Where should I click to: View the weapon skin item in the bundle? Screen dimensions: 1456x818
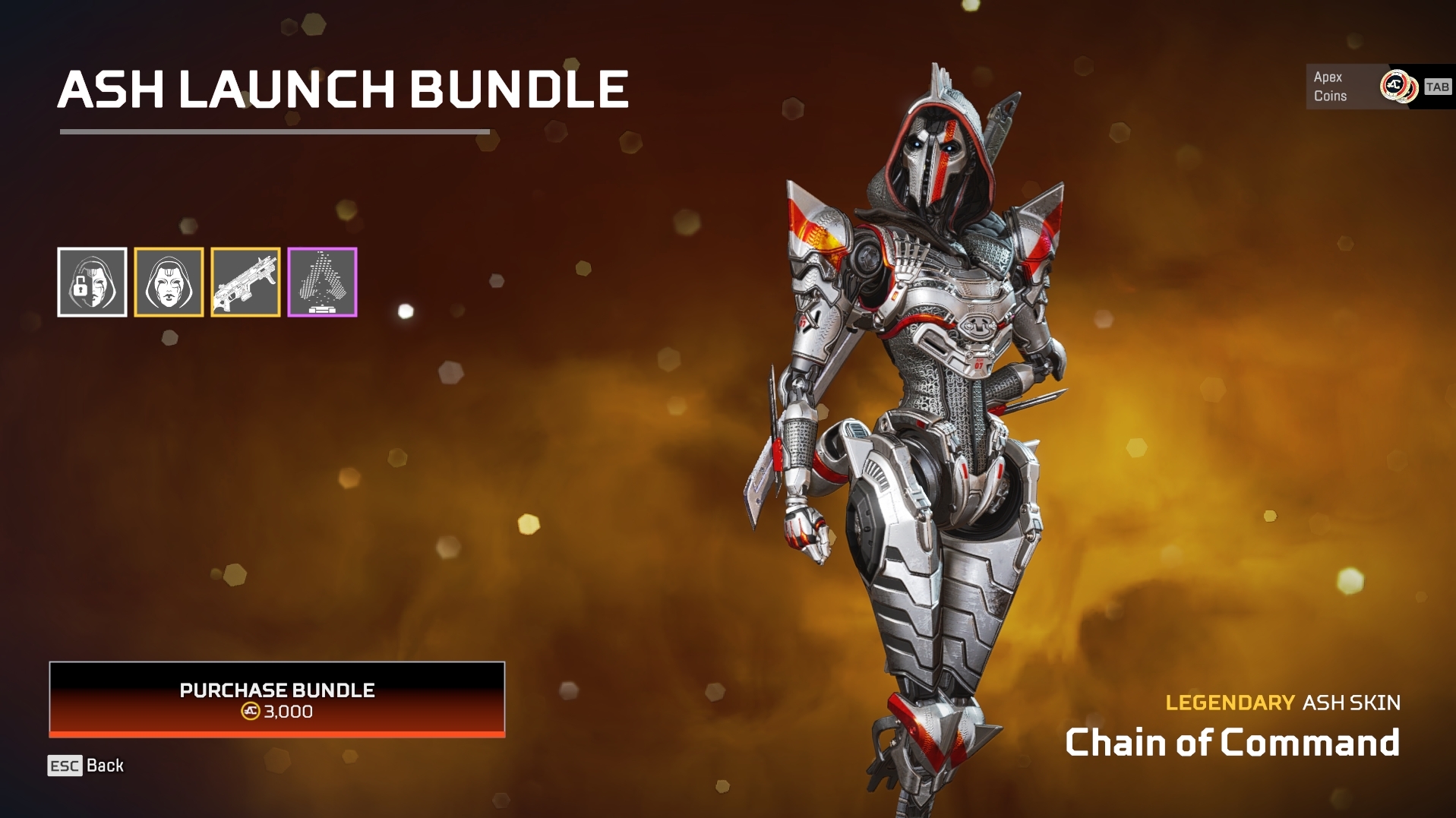click(245, 281)
